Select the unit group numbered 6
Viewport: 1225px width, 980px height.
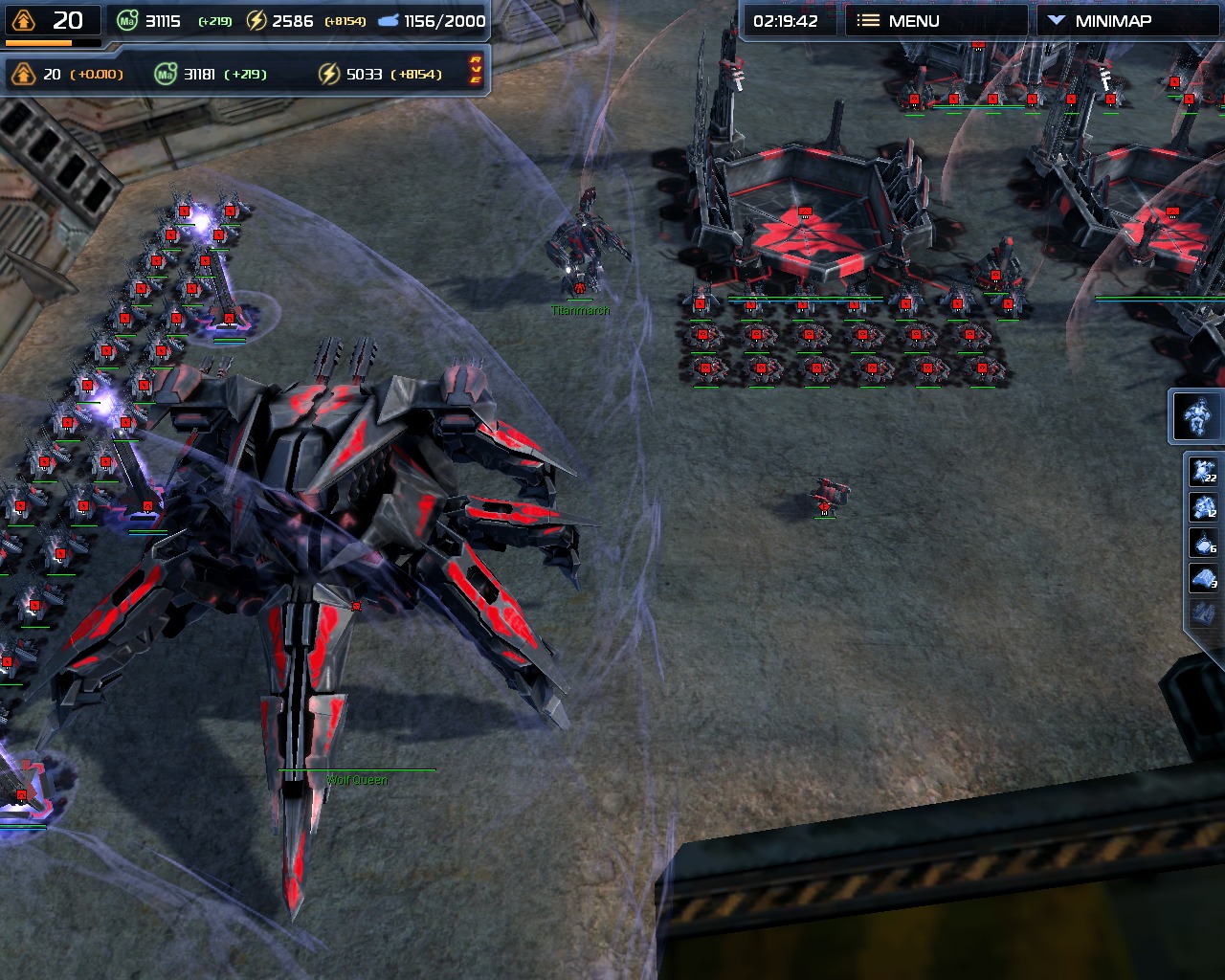coord(1204,543)
